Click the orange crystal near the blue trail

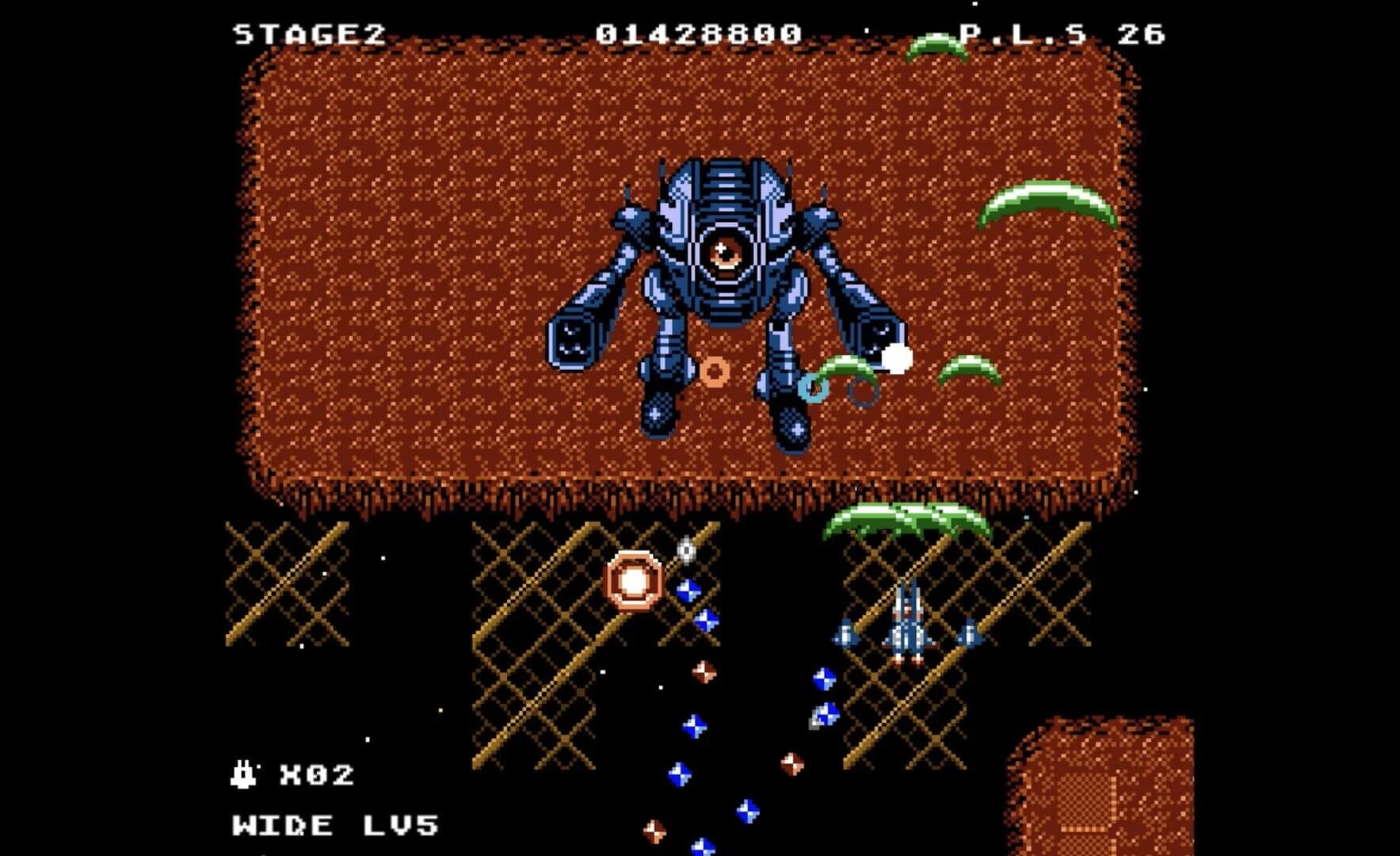[x=705, y=674]
